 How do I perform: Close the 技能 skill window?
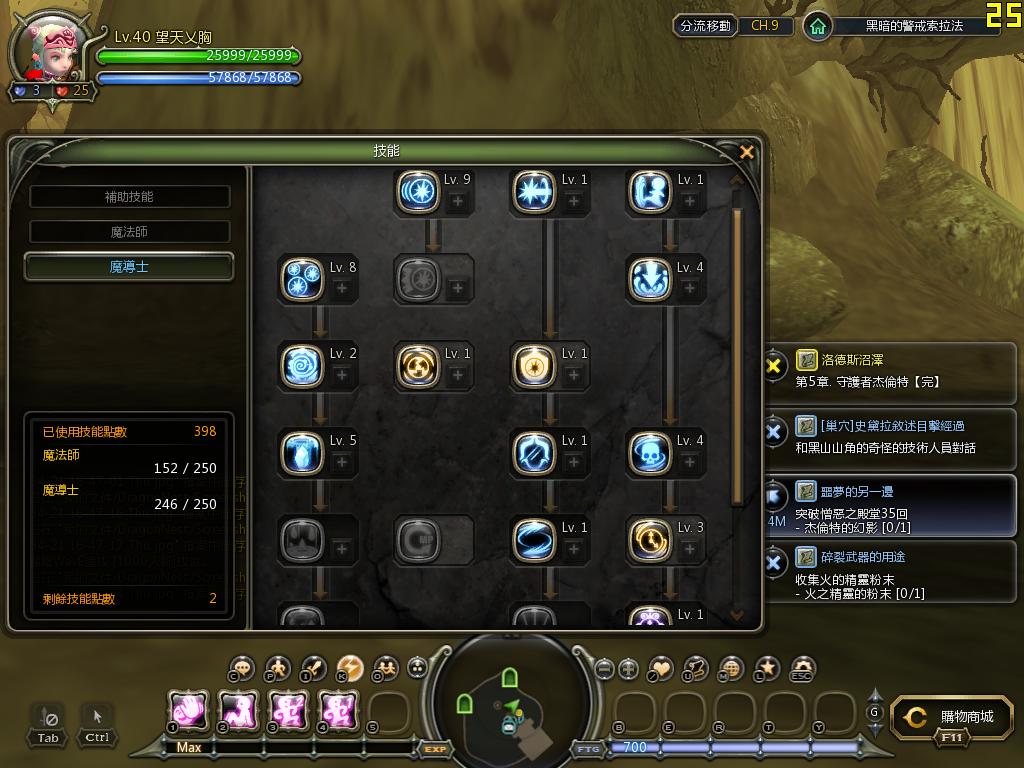point(746,152)
